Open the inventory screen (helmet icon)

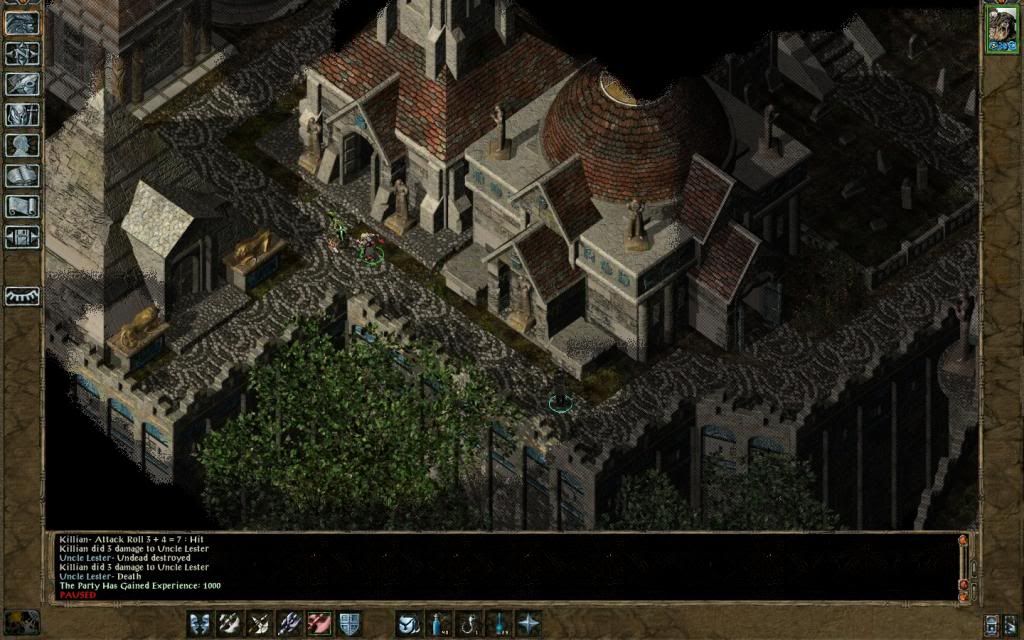tap(22, 115)
